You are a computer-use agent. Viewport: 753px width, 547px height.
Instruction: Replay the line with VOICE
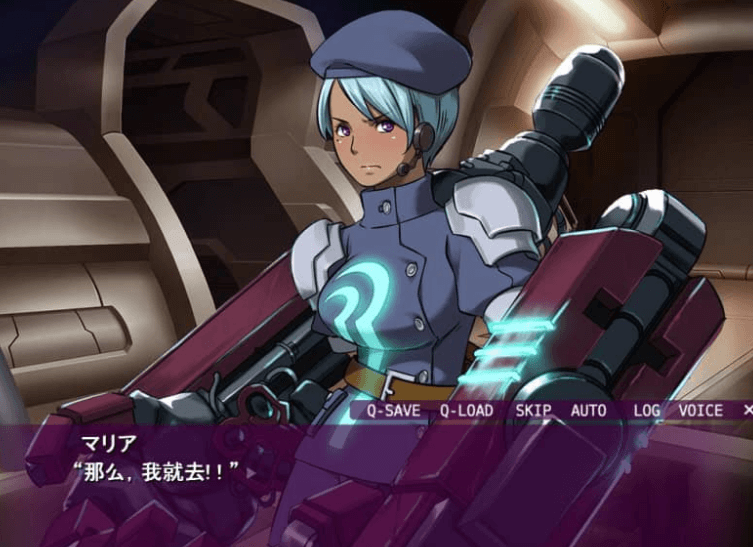pyautogui.click(x=700, y=410)
